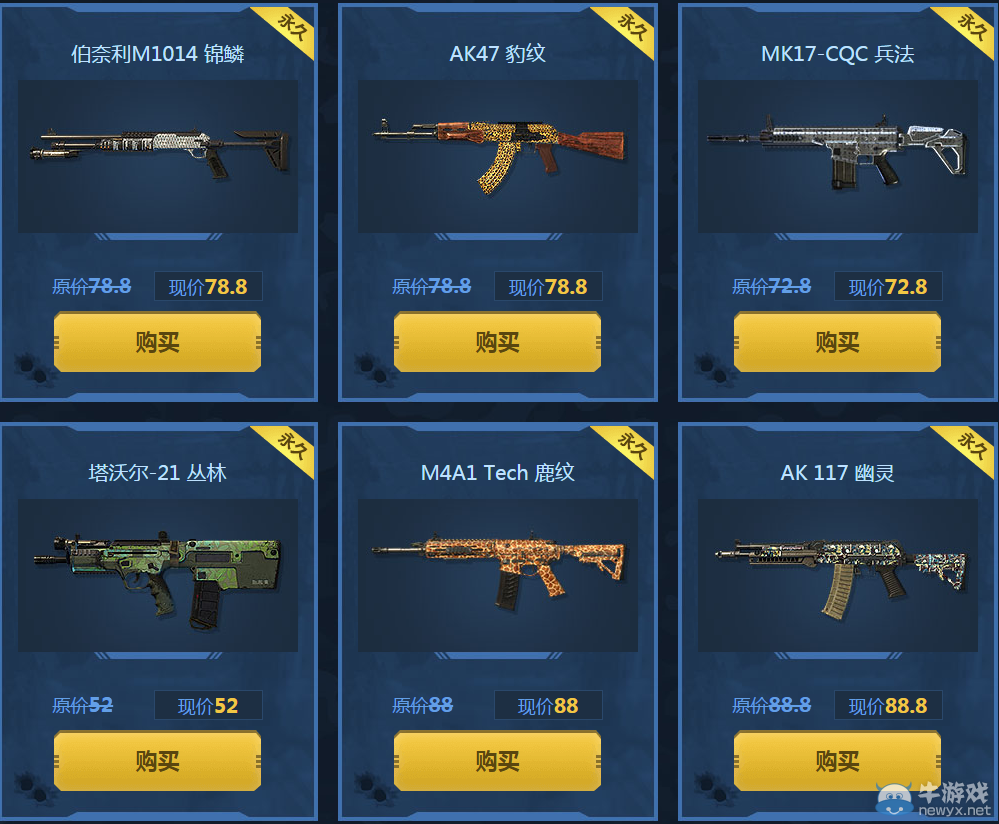
Task: Click 购买 under MK17-CQC 兵法
Action: [837, 342]
